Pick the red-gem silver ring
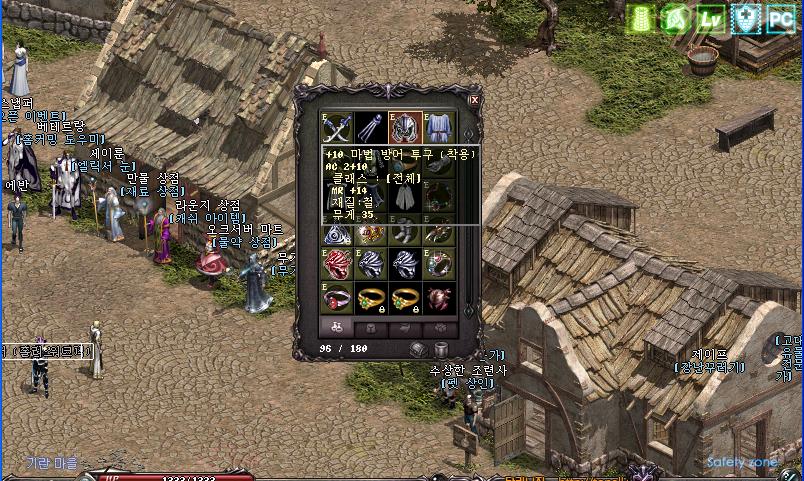804x481 pixels. click(337, 298)
